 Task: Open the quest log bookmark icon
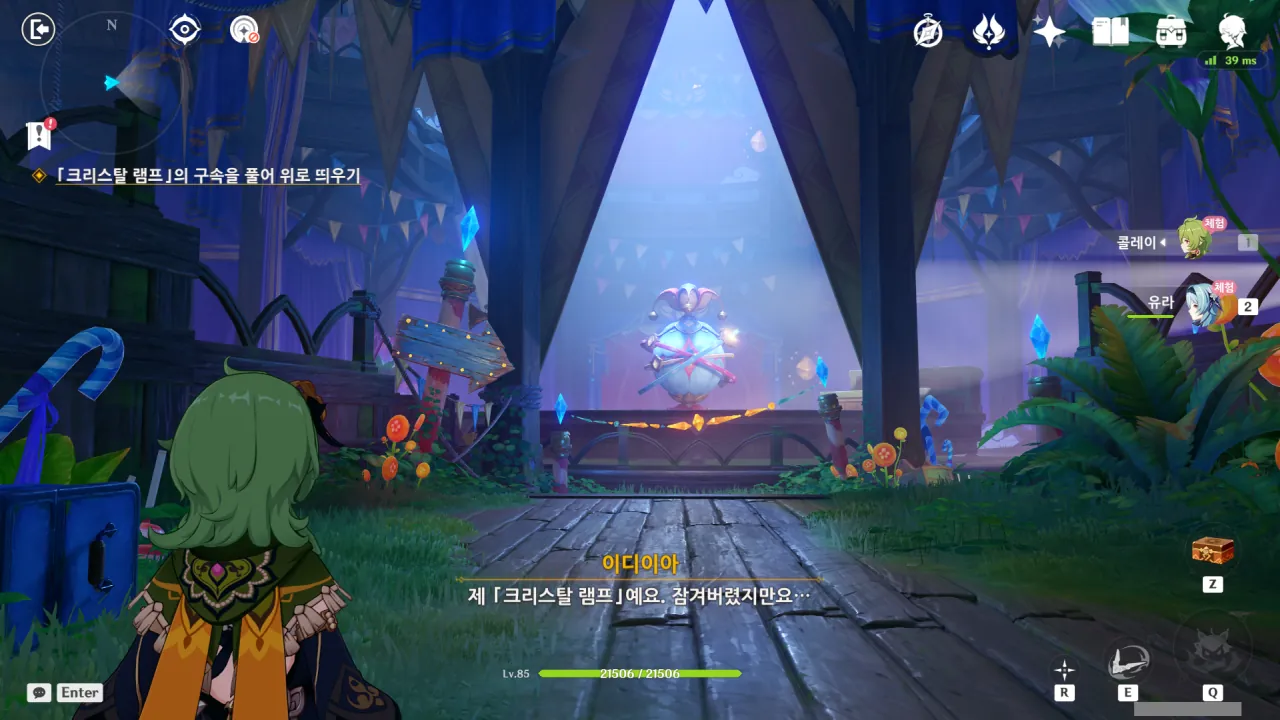coord(39,135)
